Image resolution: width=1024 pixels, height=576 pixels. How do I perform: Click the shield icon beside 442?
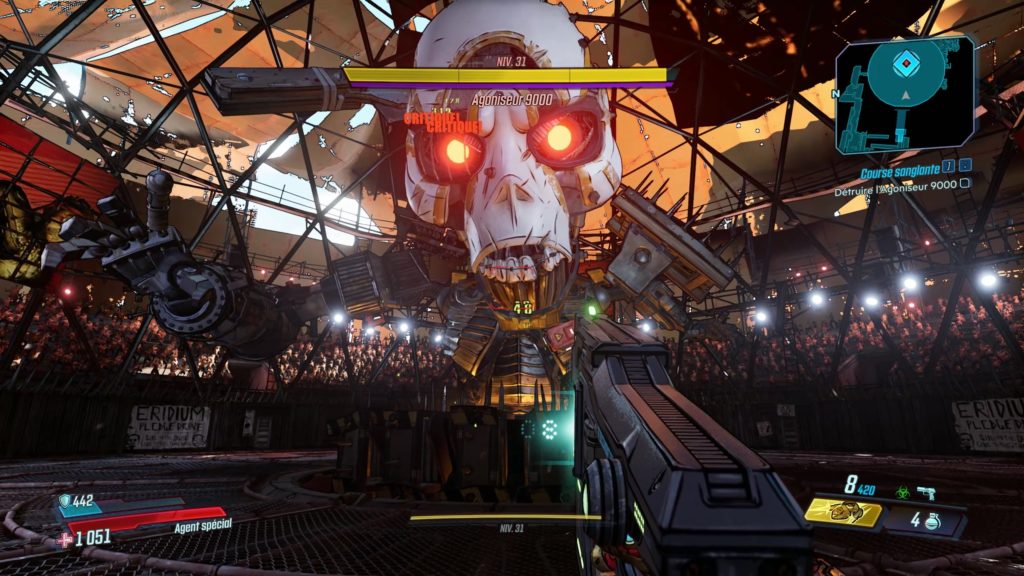[x=66, y=502]
